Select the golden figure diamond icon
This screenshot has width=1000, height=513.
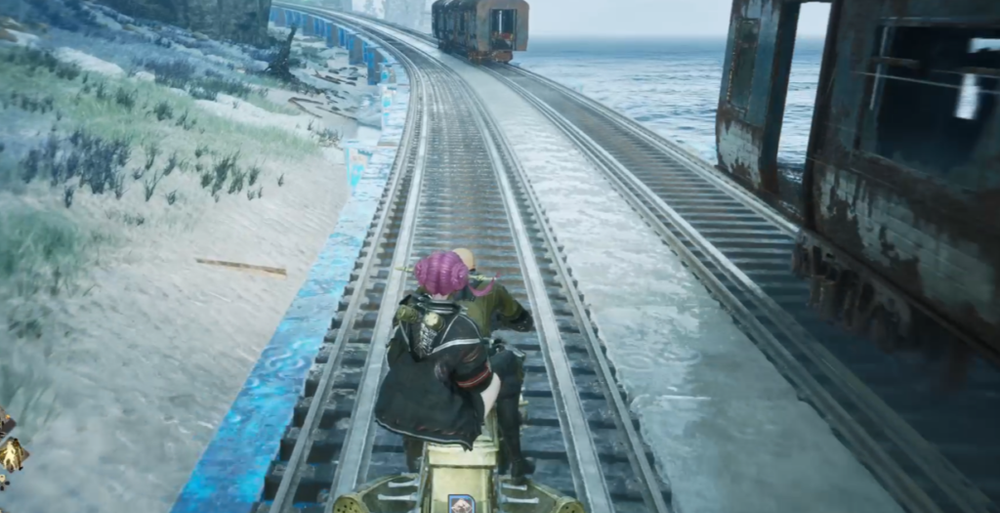12,455
